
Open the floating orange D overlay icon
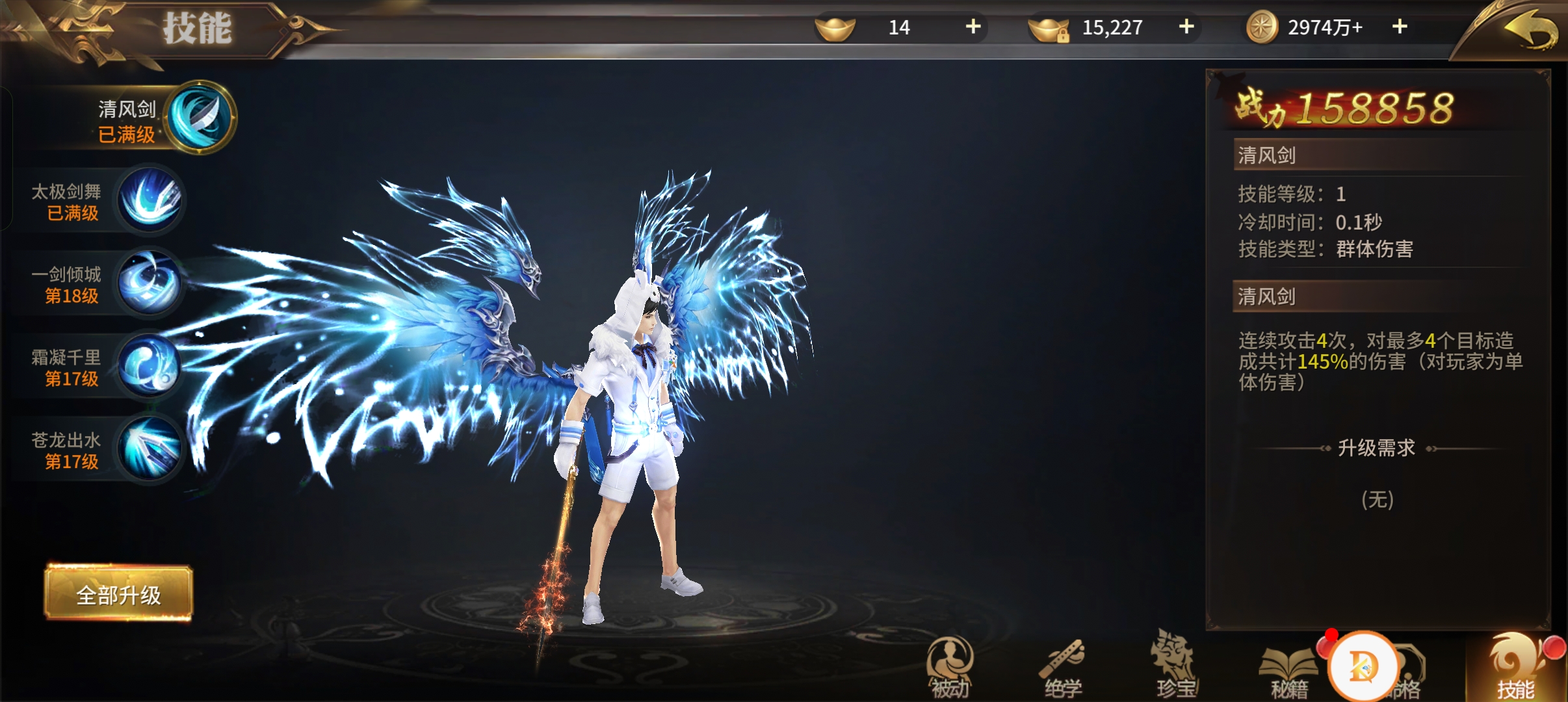tap(1363, 666)
